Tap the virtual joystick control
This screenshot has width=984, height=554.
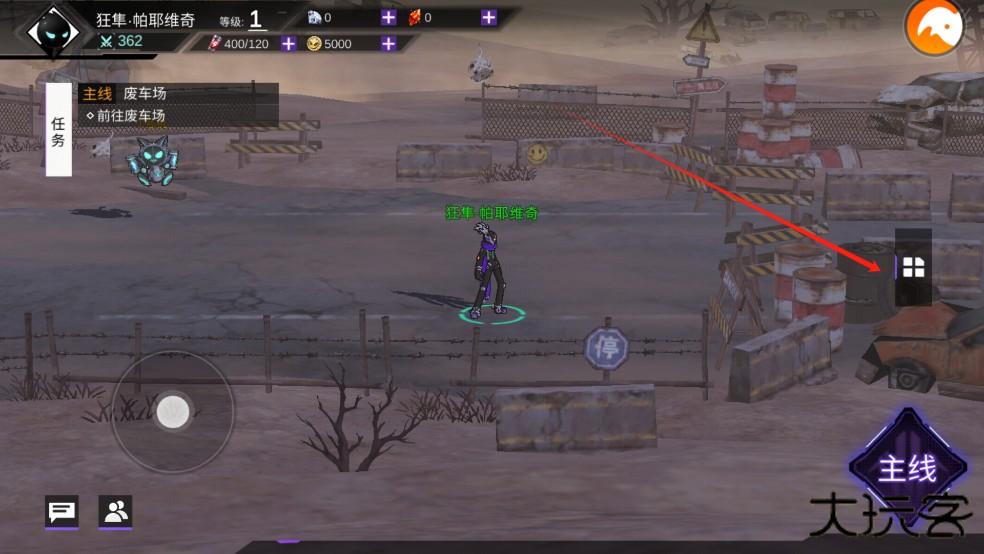173,411
